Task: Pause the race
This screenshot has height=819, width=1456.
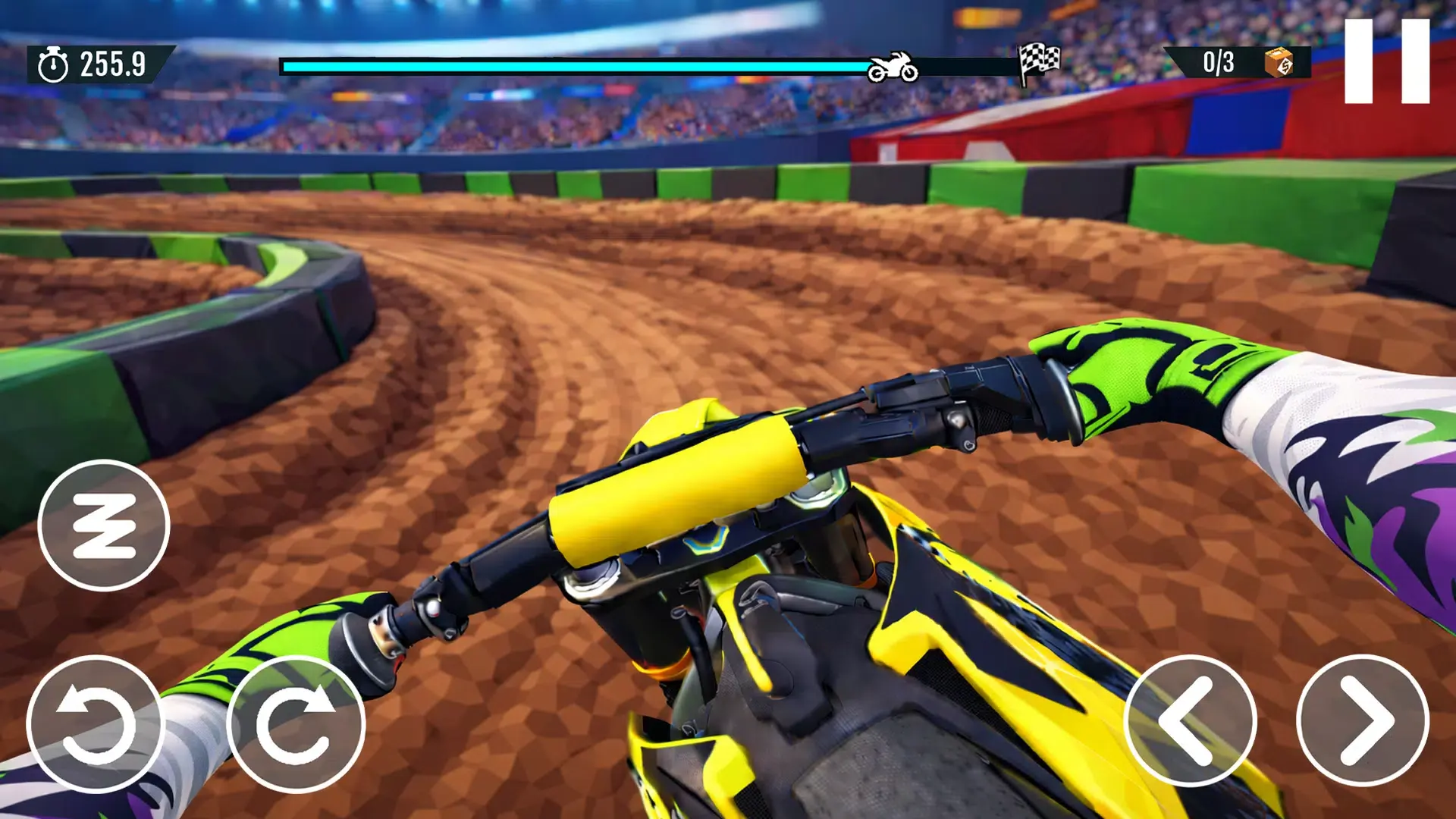Action: pos(1386,61)
